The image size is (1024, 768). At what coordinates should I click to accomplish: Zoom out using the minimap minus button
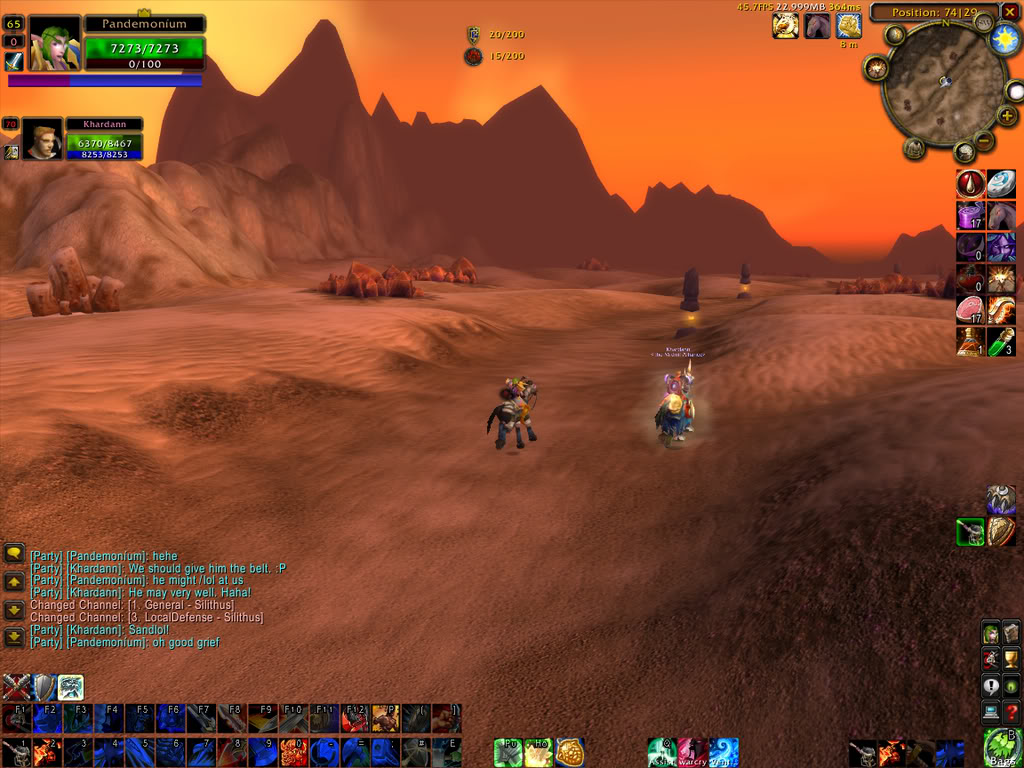coord(983,142)
